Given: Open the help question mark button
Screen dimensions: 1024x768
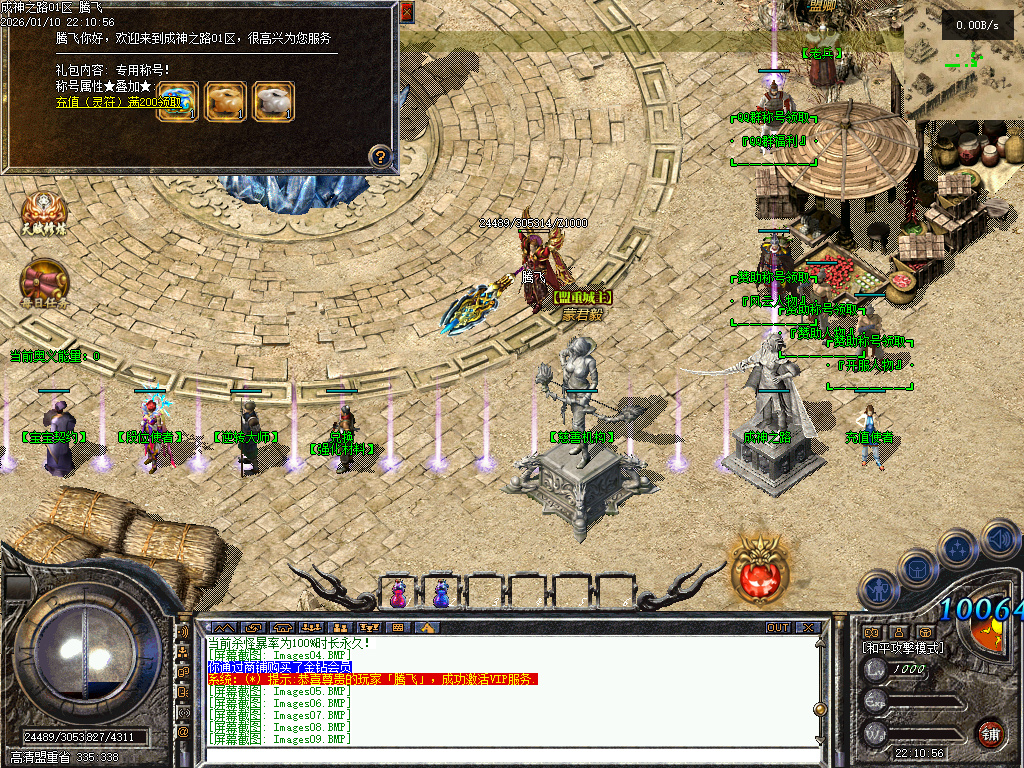Looking at the screenshot, I should click(379, 156).
